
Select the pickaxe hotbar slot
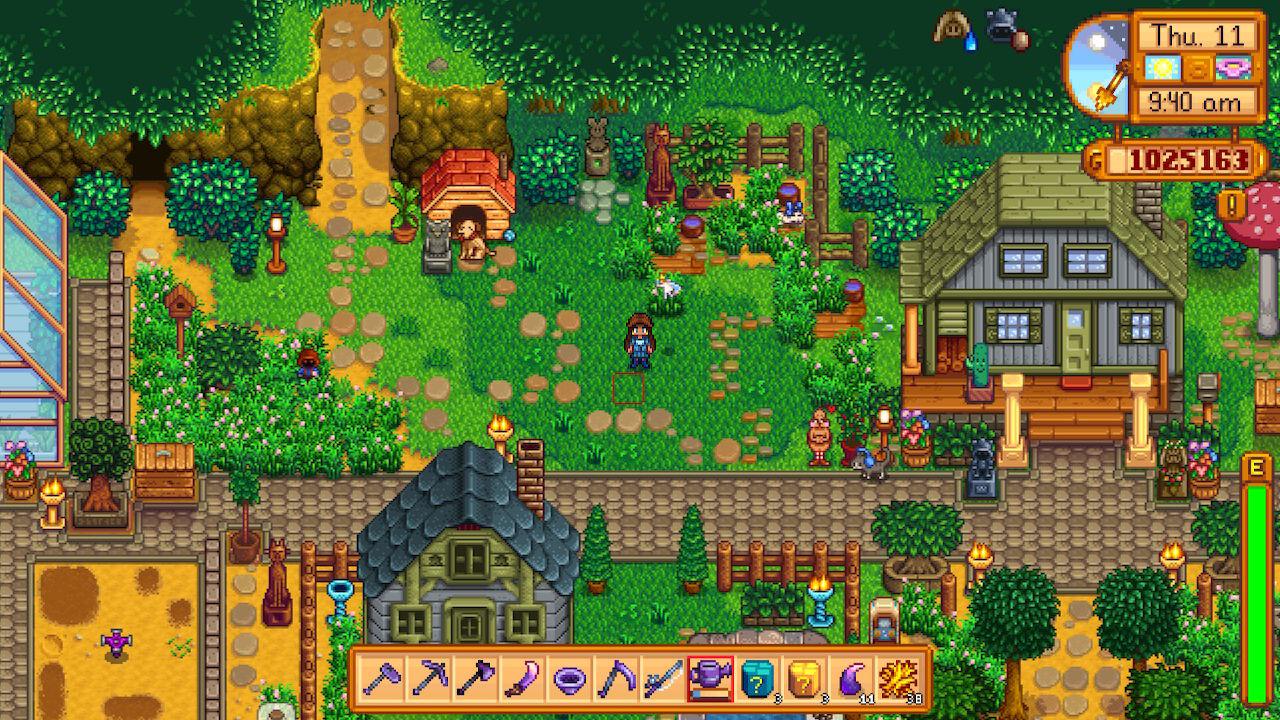tap(428, 679)
